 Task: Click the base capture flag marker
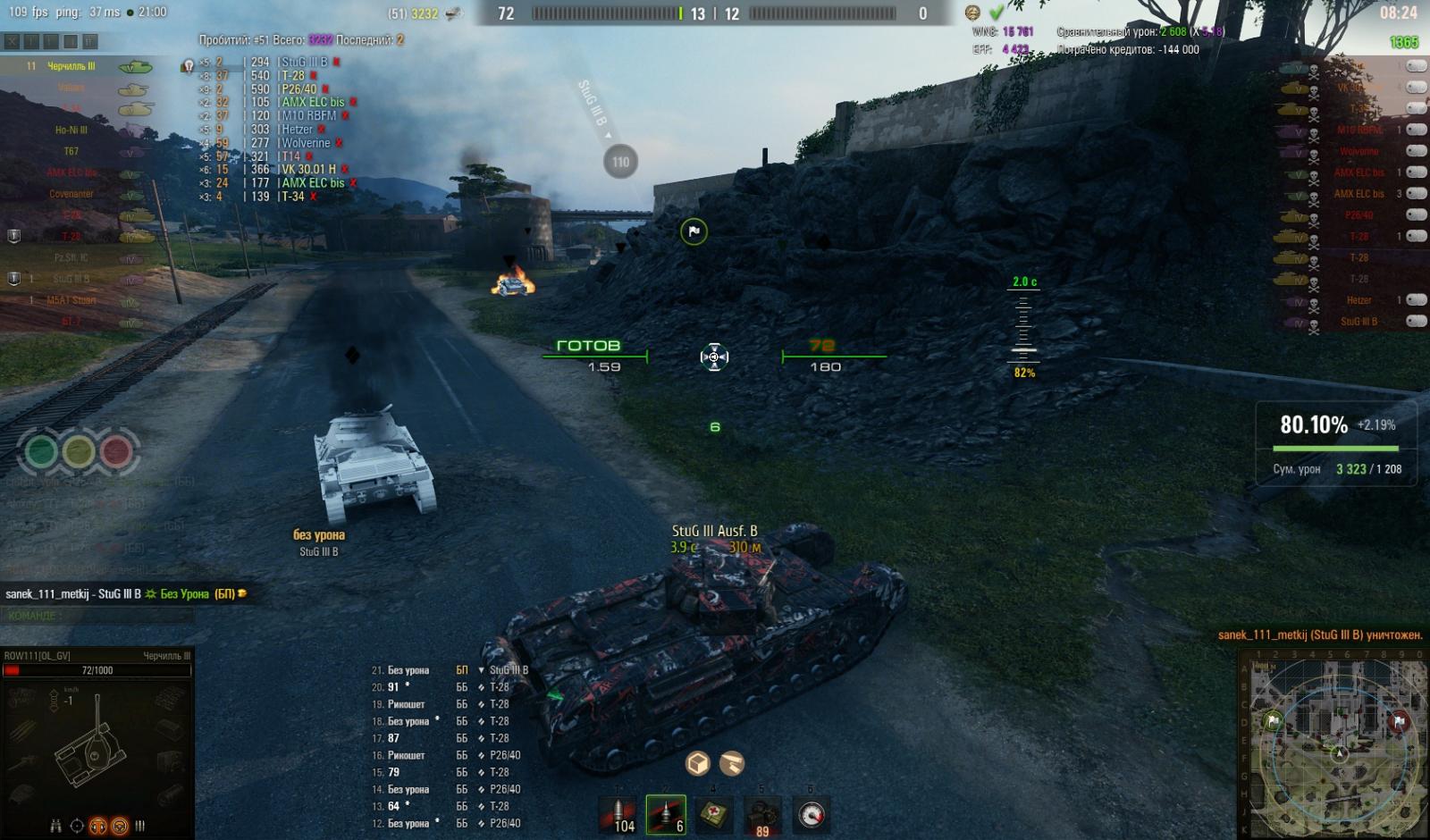[694, 232]
